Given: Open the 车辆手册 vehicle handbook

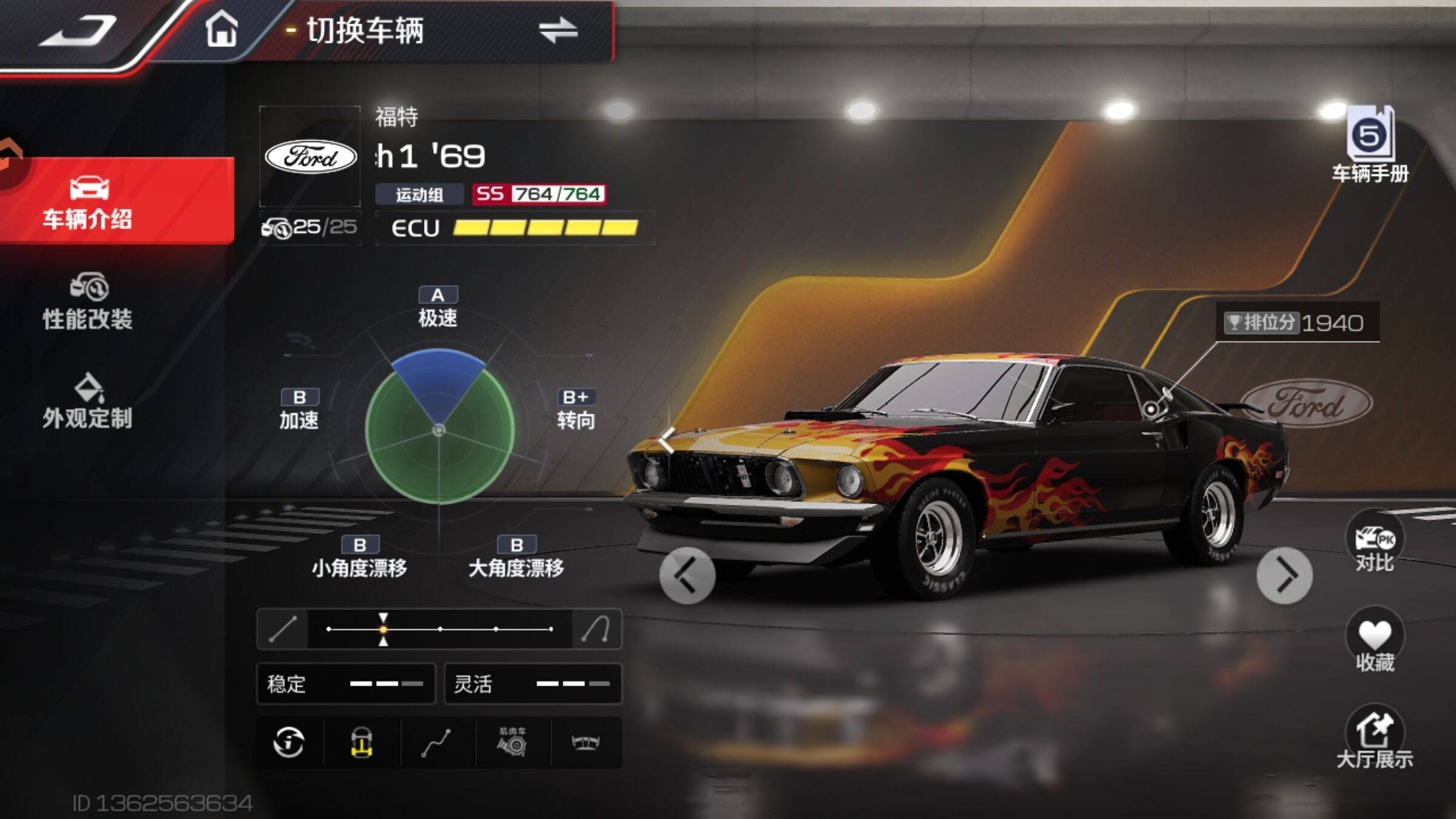Looking at the screenshot, I should 1370,144.
